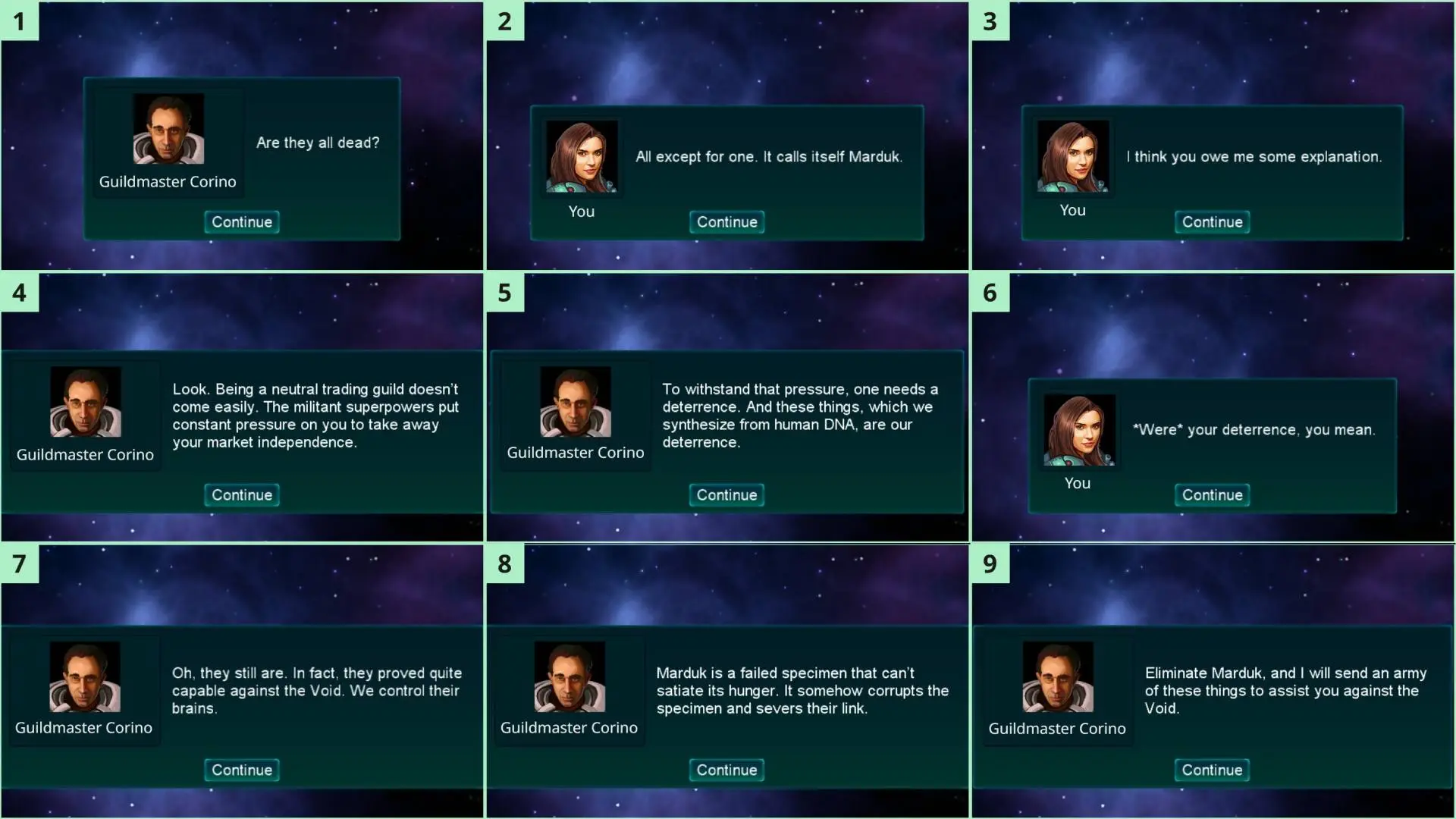Hit Continue below "*Were* your deterrence" reply
Screen dimensions: 1456x819
tap(1212, 495)
